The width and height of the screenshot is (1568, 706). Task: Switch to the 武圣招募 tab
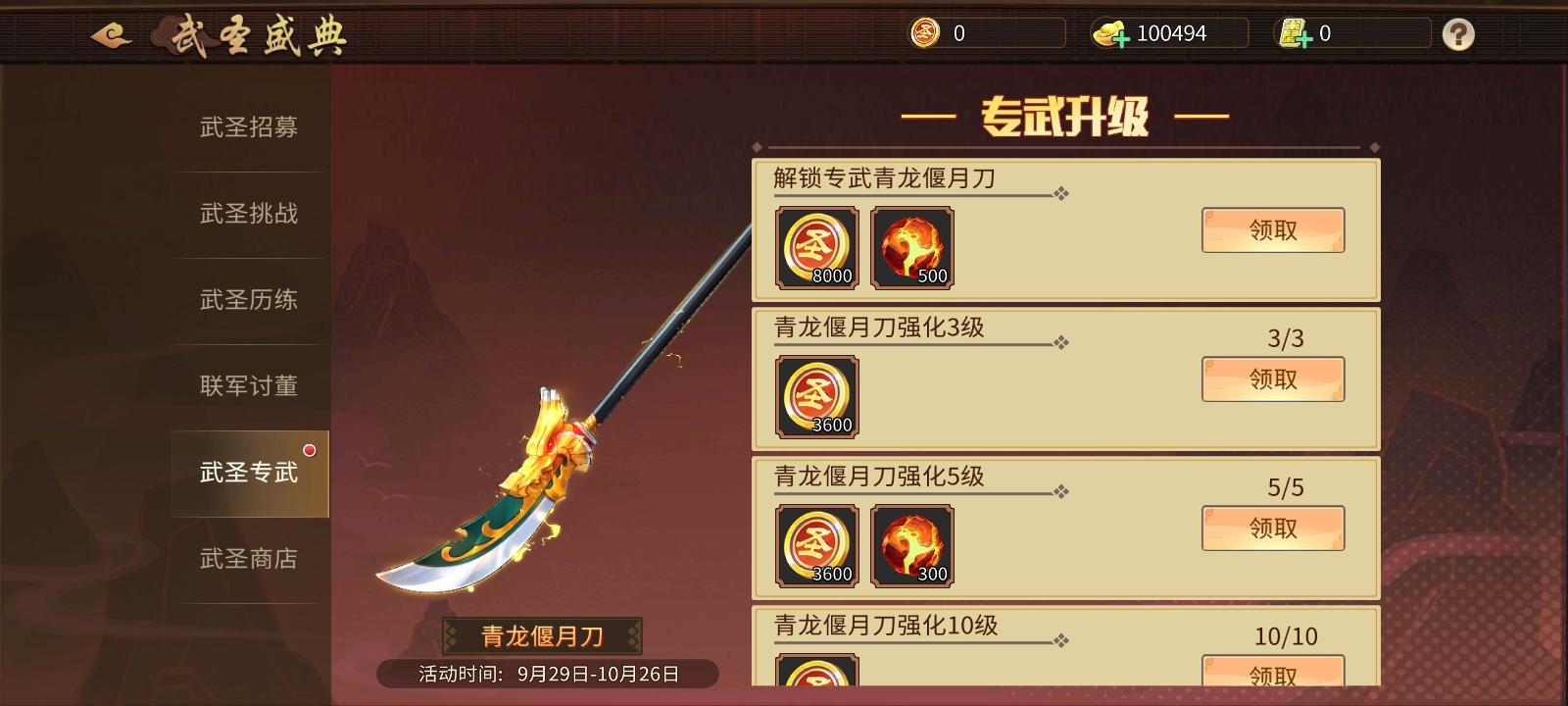pyautogui.click(x=248, y=127)
